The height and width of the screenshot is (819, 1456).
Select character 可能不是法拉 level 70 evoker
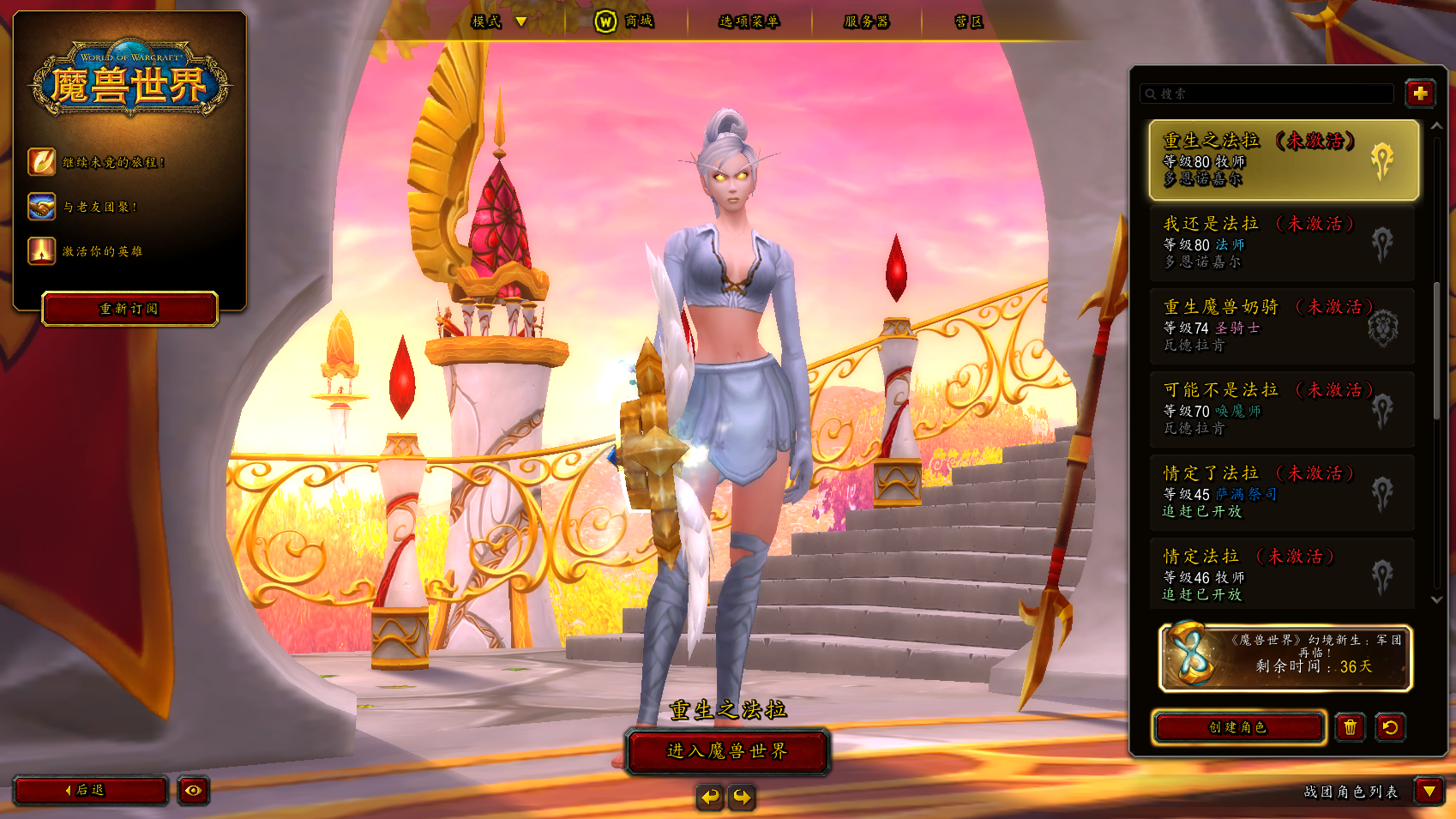click(x=1282, y=409)
